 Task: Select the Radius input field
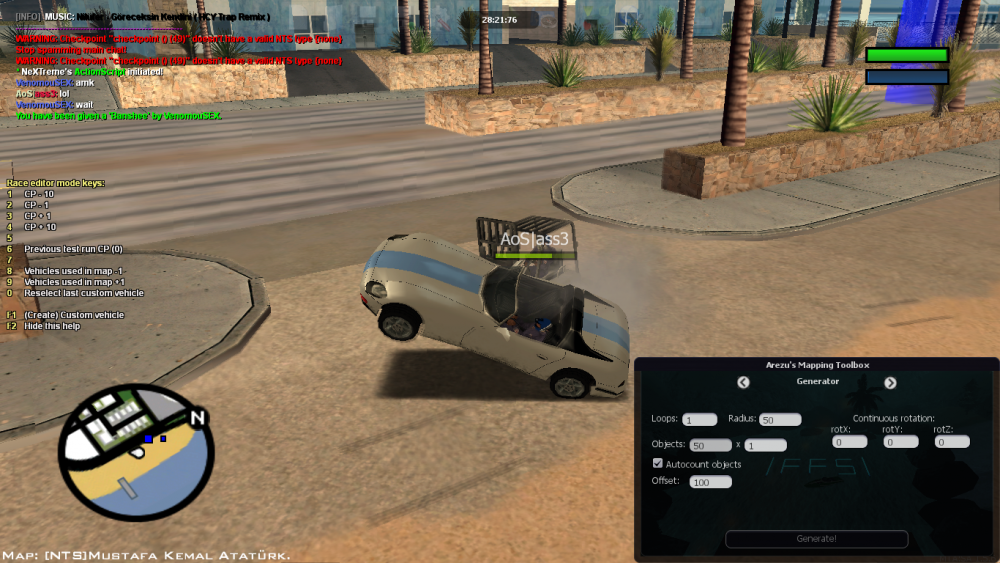780,420
